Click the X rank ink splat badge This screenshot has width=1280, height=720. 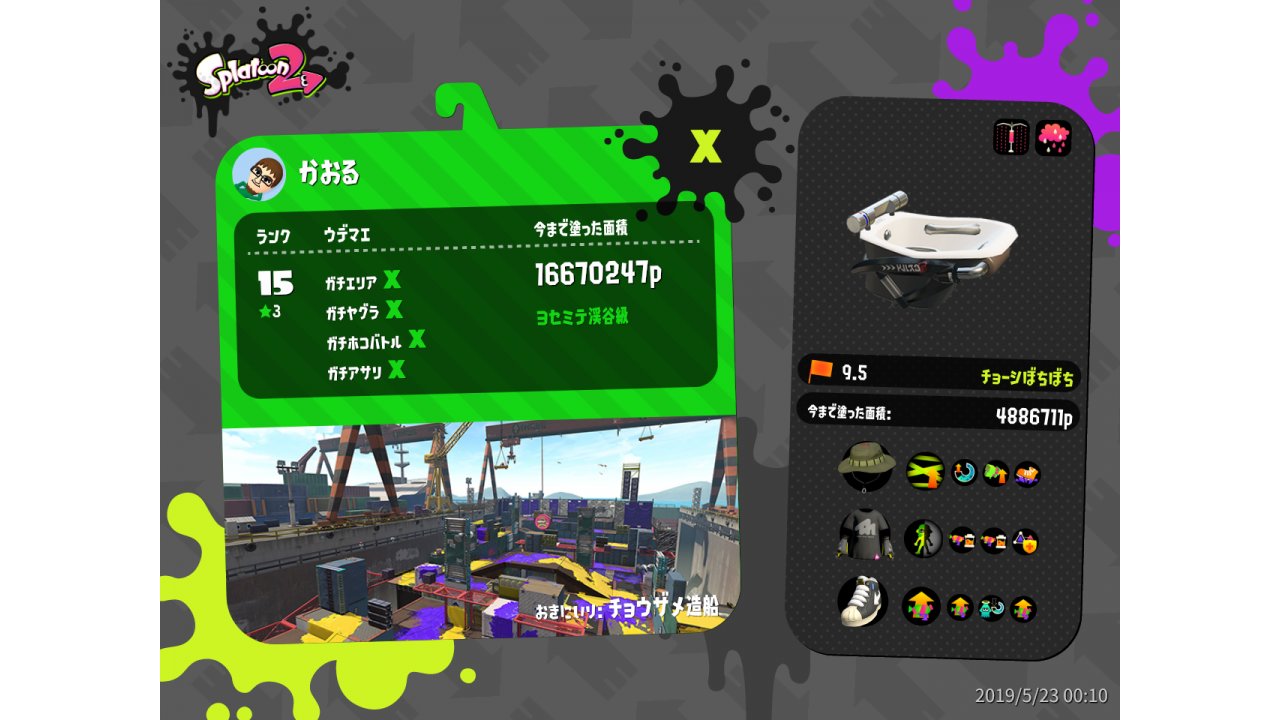[x=705, y=146]
